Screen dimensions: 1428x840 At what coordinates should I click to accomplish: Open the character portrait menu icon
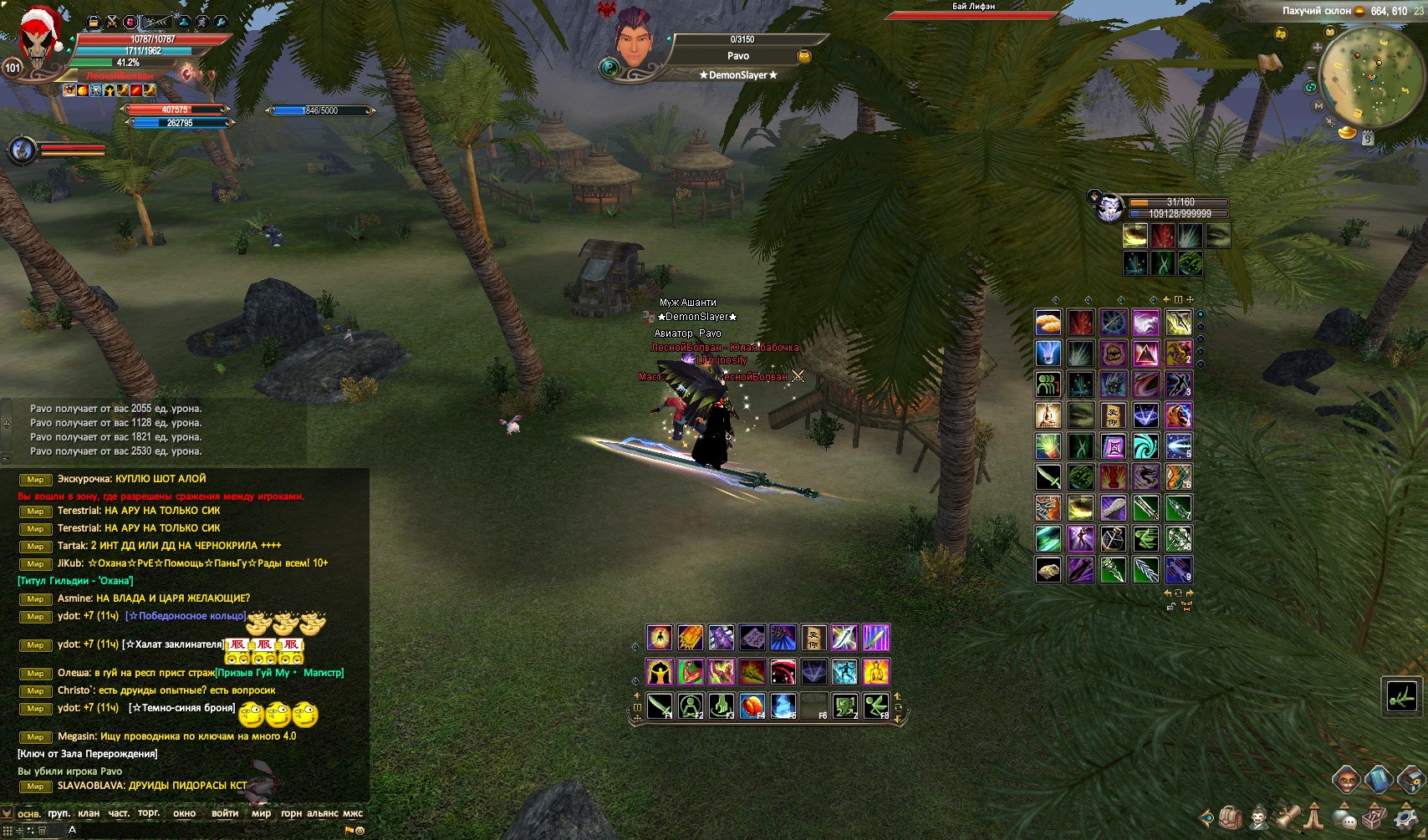tap(1258, 817)
